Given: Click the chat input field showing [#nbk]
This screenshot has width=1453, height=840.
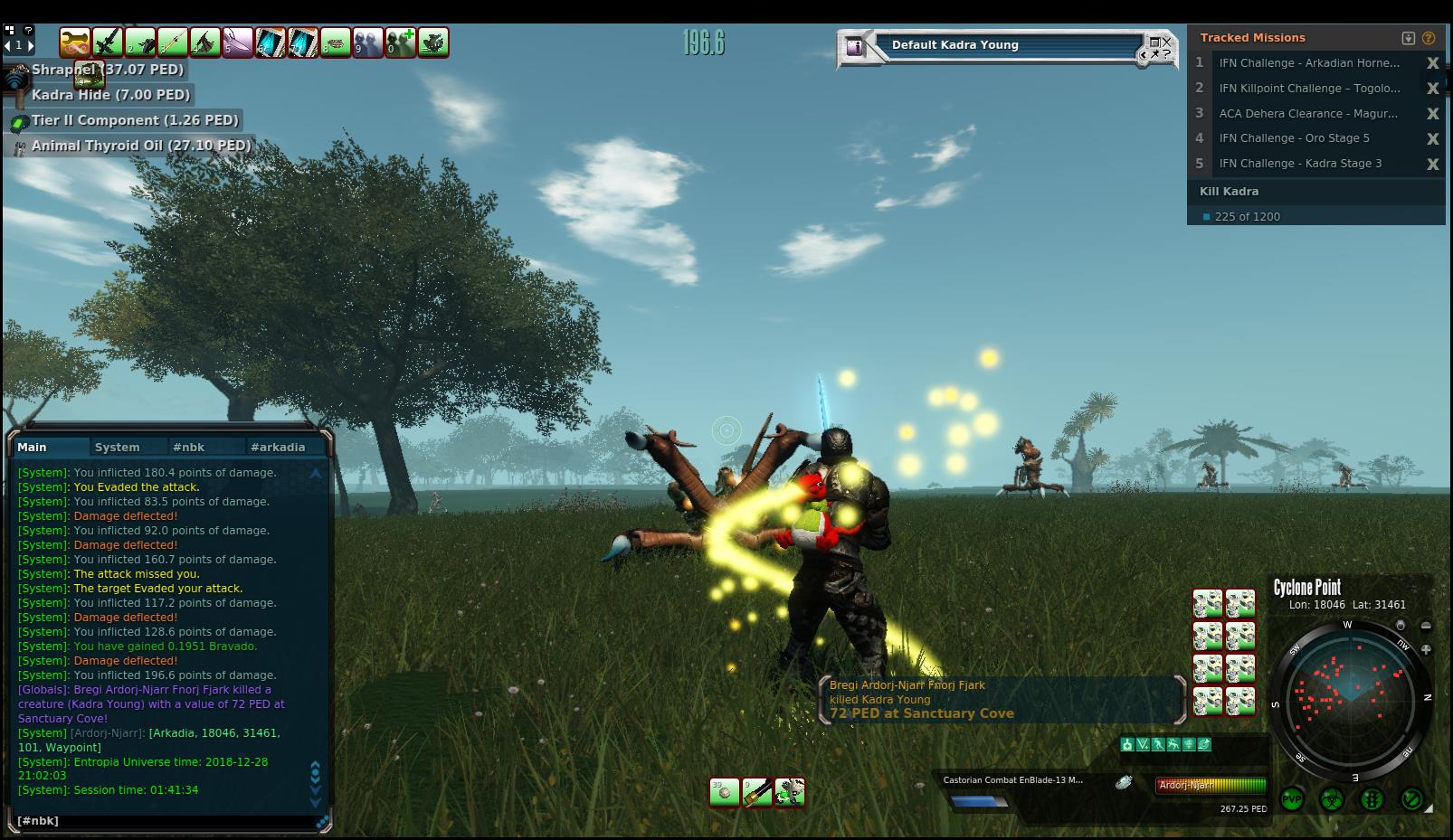Looking at the screenshot, I should click(x=163, y=821).
